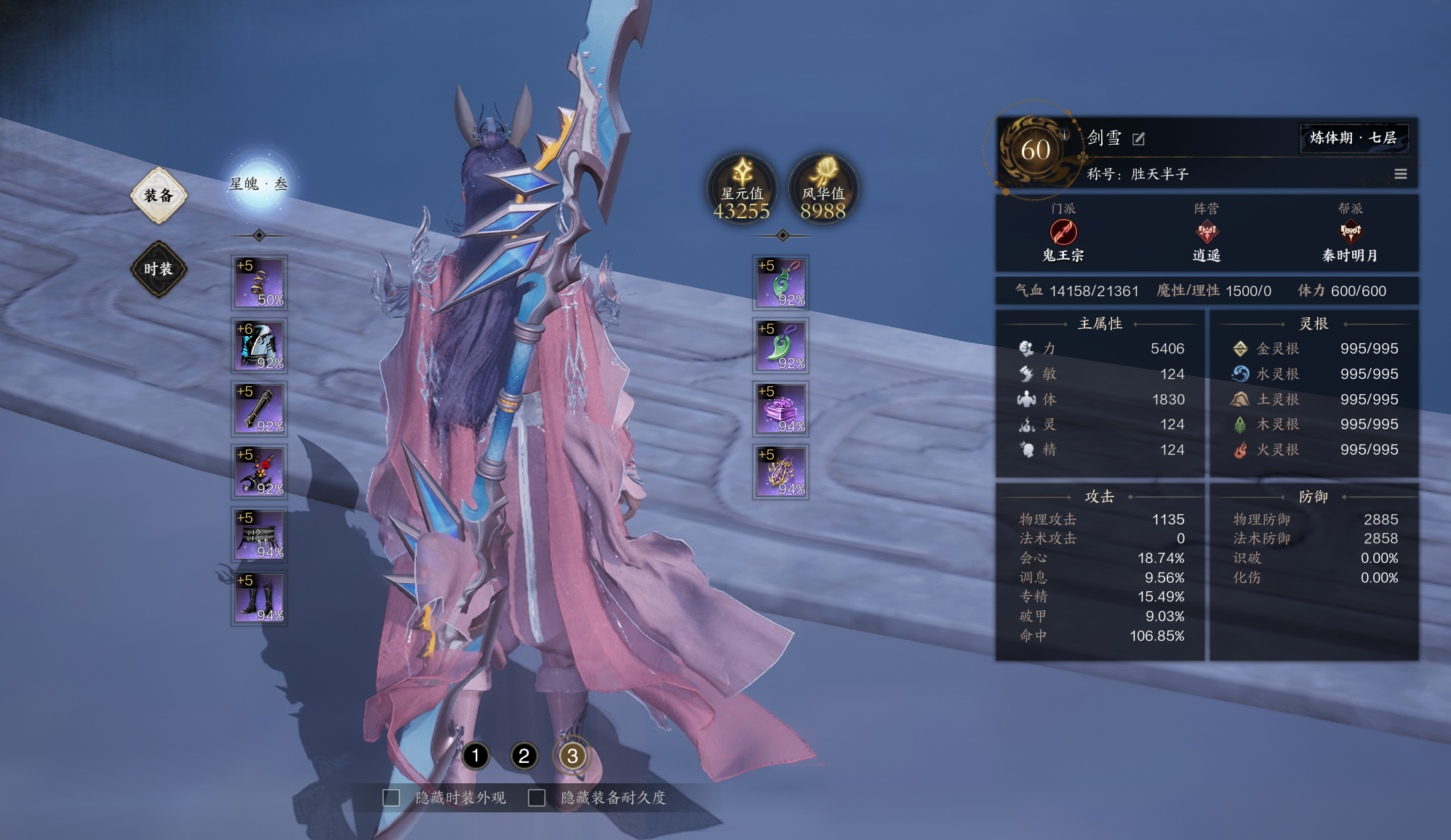The height and width of the screenshot is (840, 1451).
Task: Click the 风华值 8988 badge
Action: 823,189
